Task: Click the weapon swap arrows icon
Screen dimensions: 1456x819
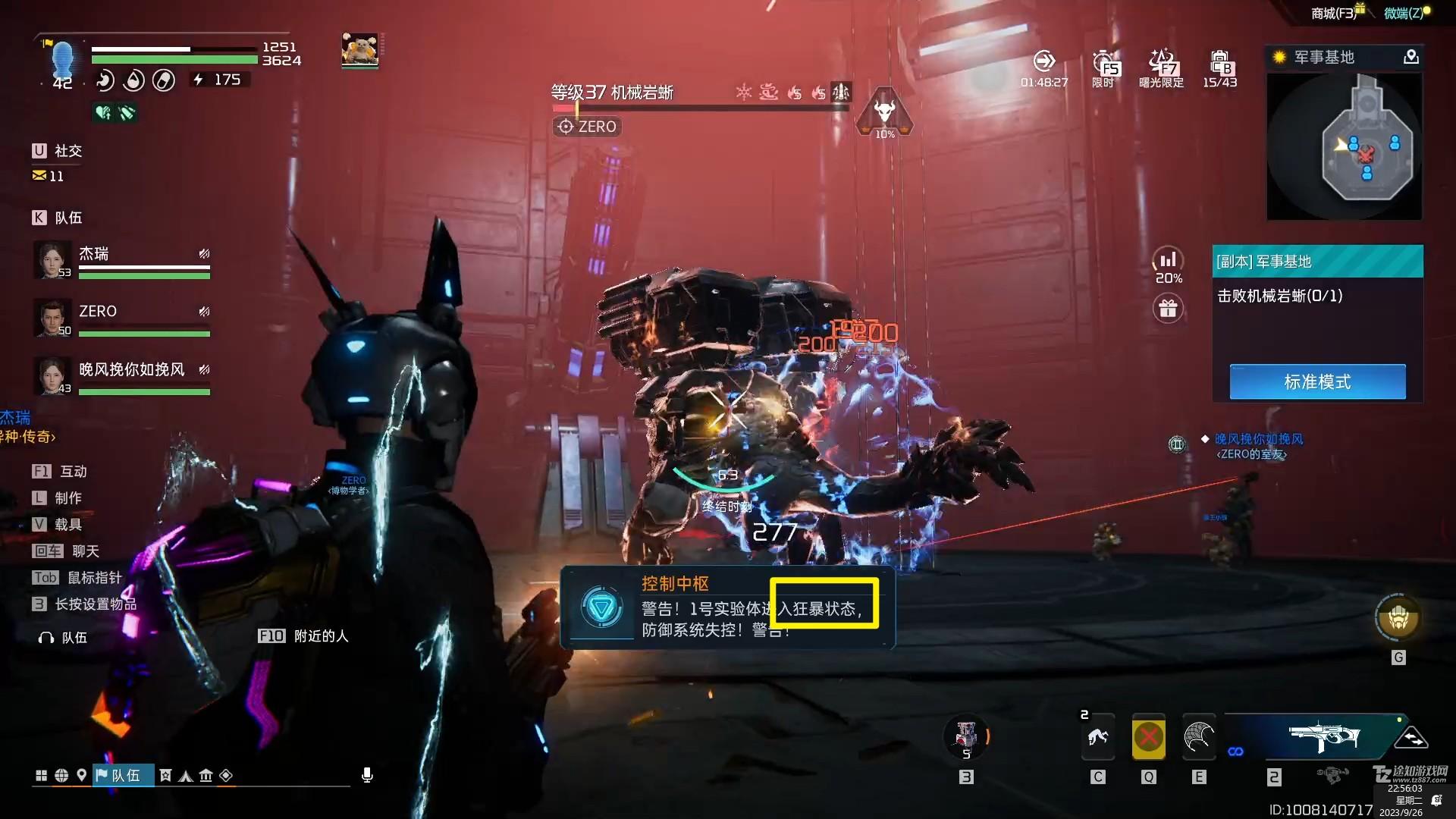Action: (1411, 737)
